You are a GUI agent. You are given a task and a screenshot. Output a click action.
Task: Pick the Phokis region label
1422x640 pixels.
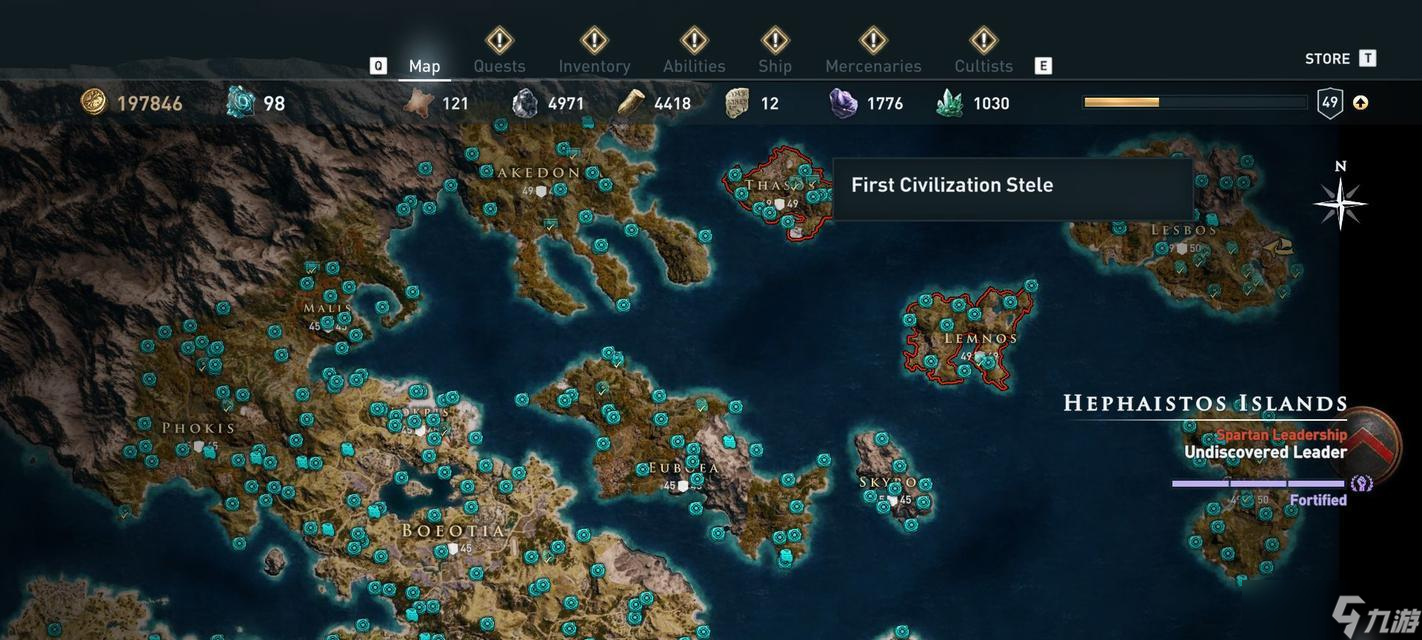coord(198,428)
